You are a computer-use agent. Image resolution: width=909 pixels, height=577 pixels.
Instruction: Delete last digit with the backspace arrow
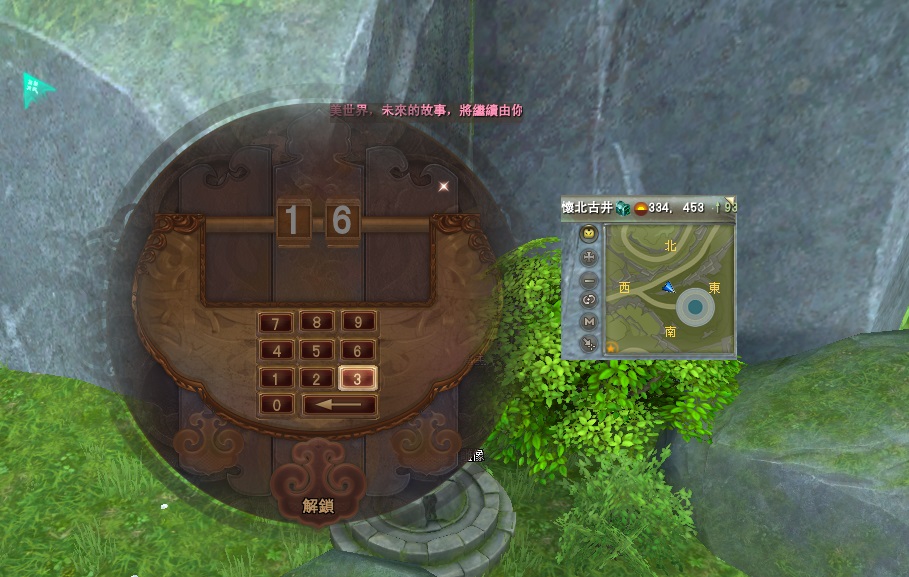pos(339,406)
